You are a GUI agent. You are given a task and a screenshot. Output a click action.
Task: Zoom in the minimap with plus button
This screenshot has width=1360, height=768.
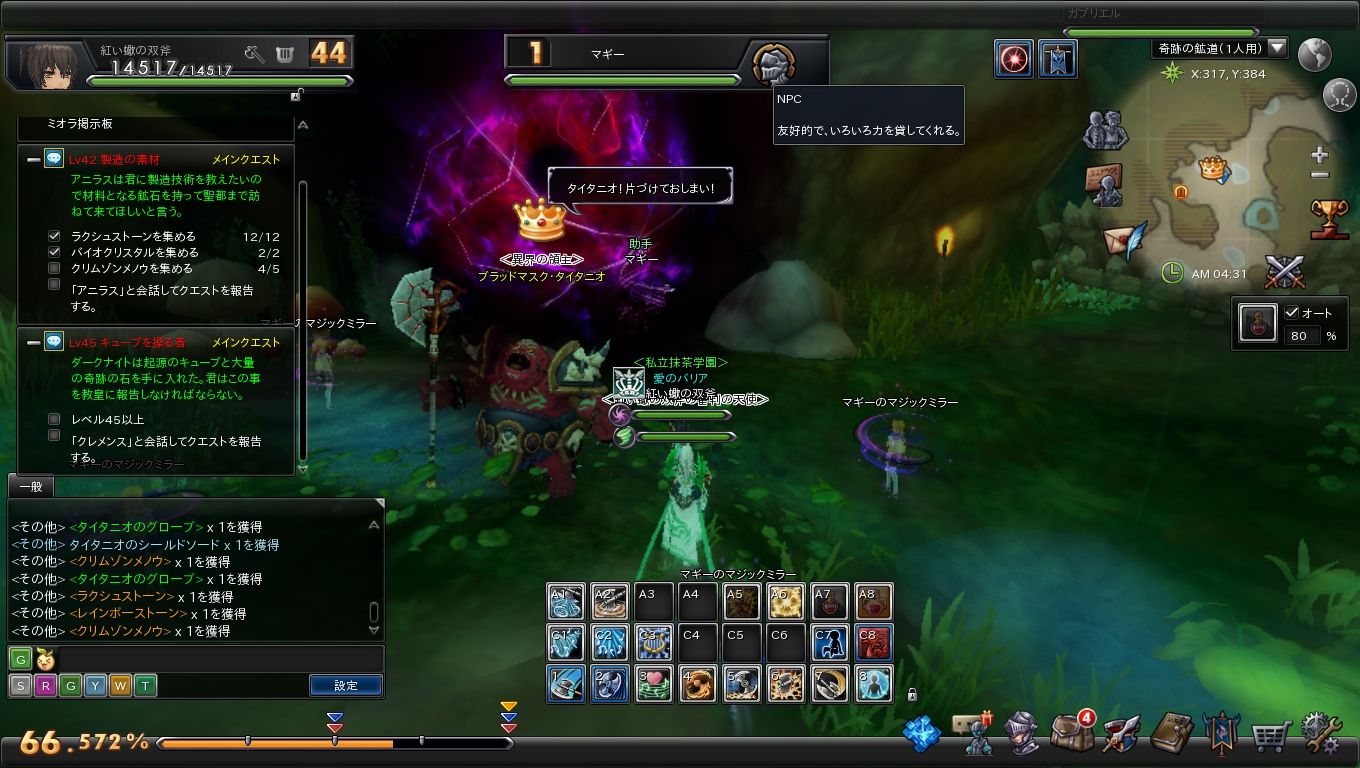1320,155
